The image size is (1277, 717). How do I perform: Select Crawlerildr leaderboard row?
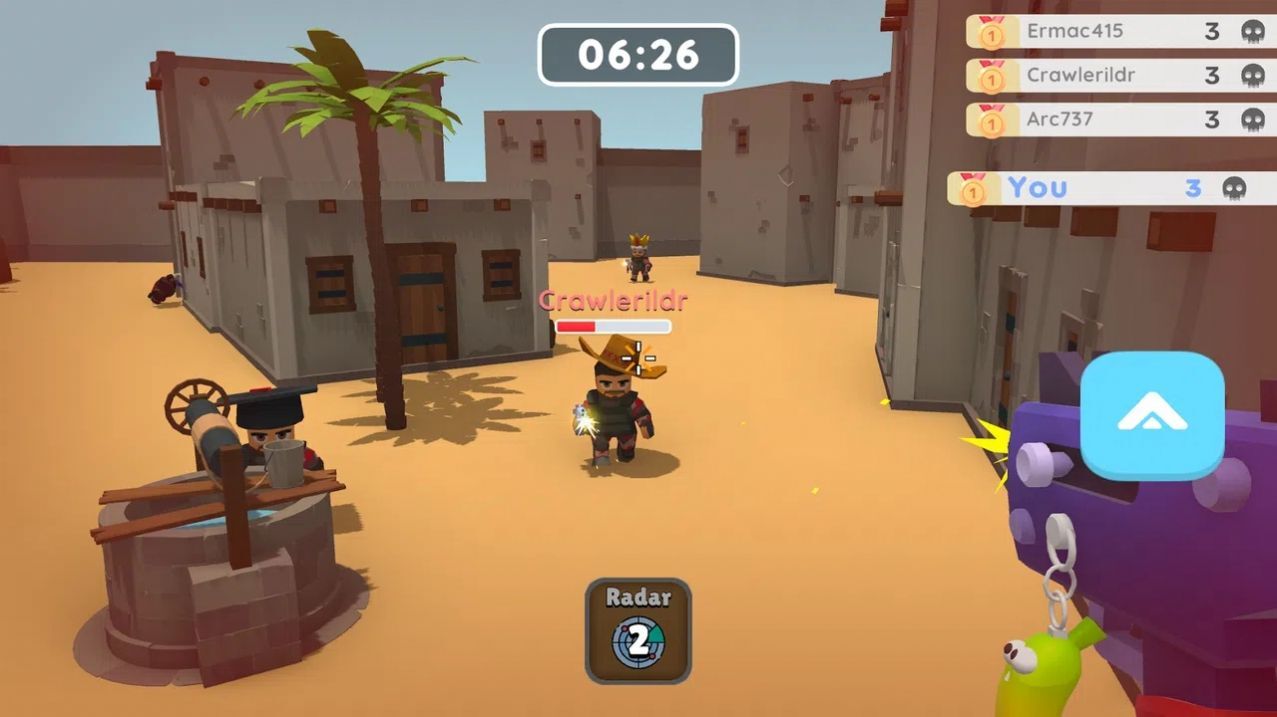coord(1120,75)
